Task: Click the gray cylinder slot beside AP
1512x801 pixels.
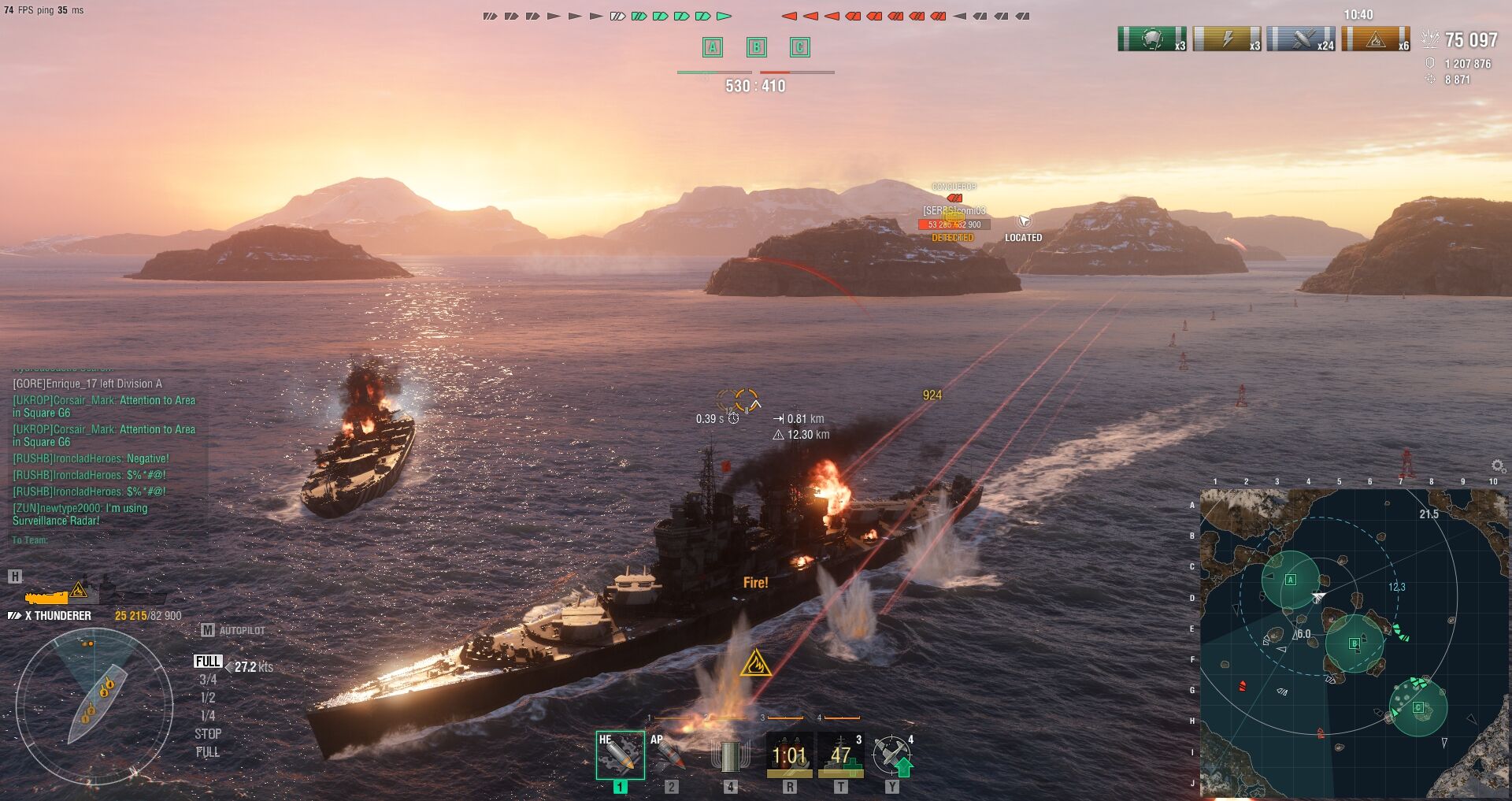Action: 730,755
